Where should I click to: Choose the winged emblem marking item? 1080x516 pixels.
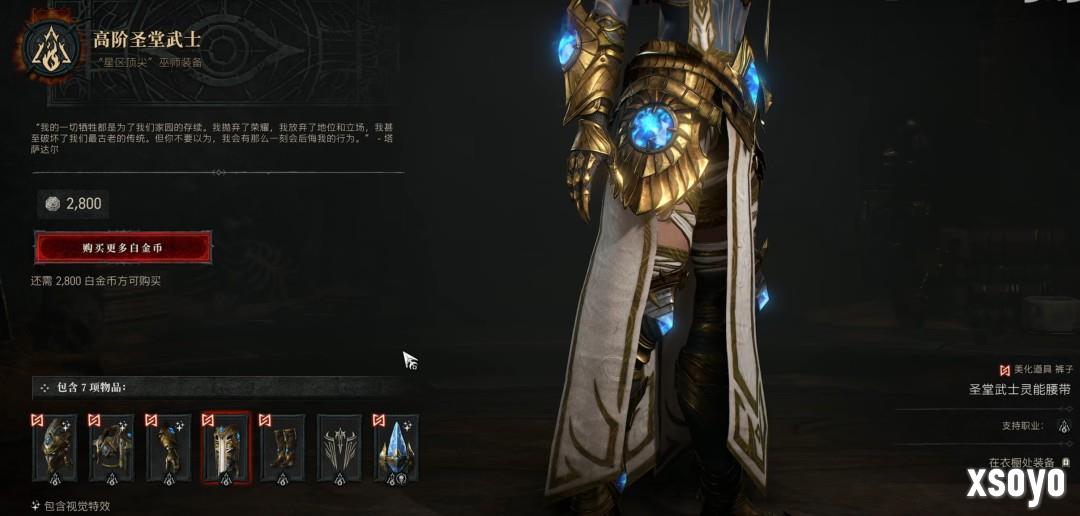click(339, 449)
